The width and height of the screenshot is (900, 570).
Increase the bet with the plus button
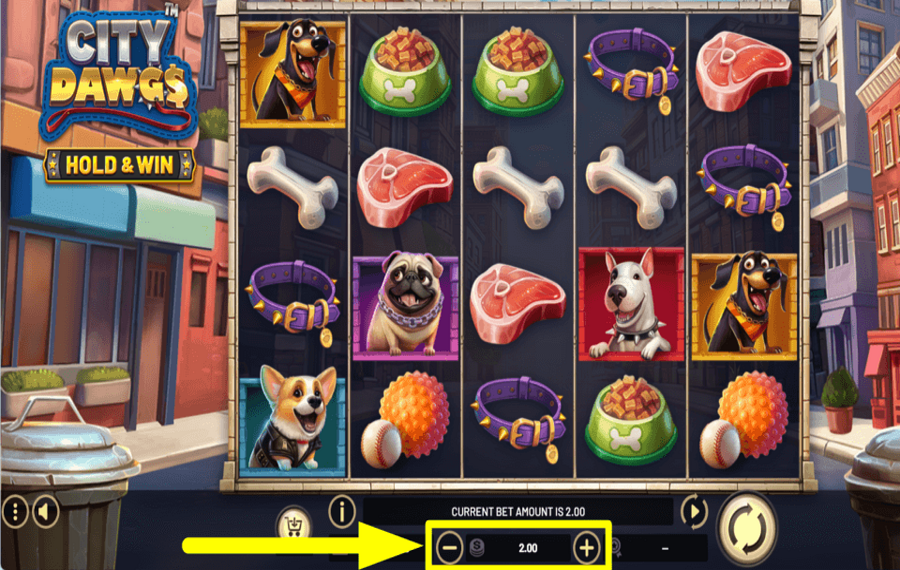(587, 547)
